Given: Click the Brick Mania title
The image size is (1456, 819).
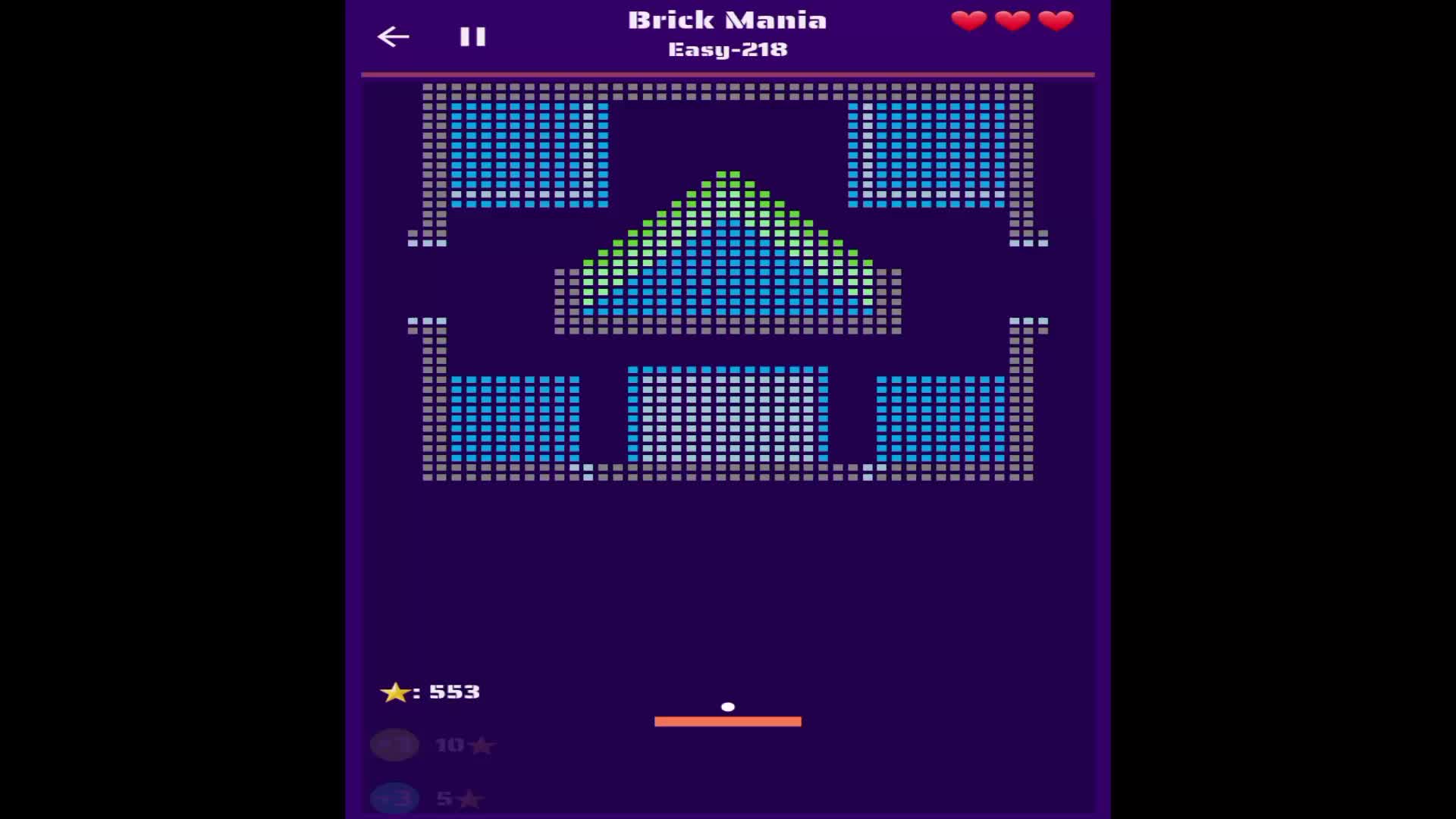Looking at the screenshot, I should 727,20.
